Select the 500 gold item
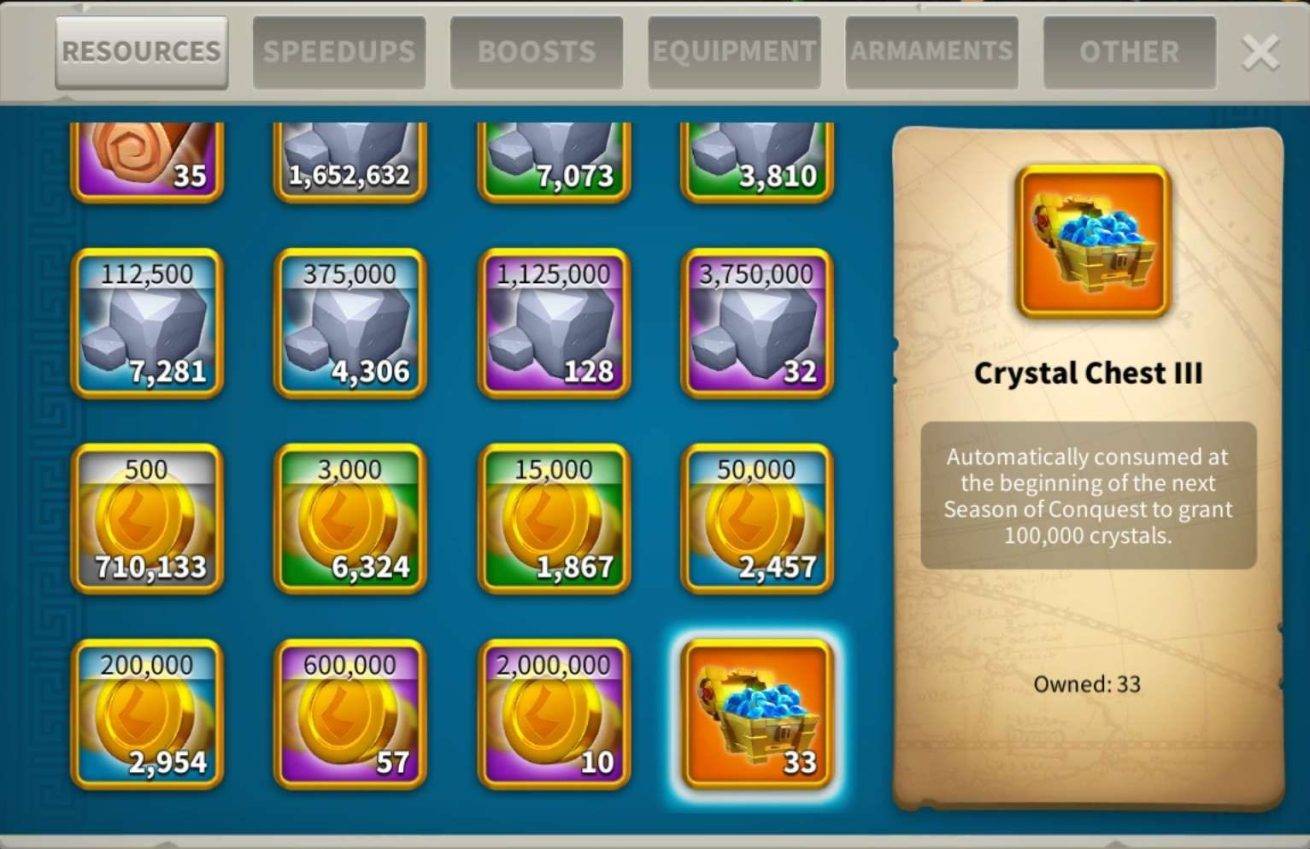This screenshot has width=1310, height=849. (x=147, y=519)
